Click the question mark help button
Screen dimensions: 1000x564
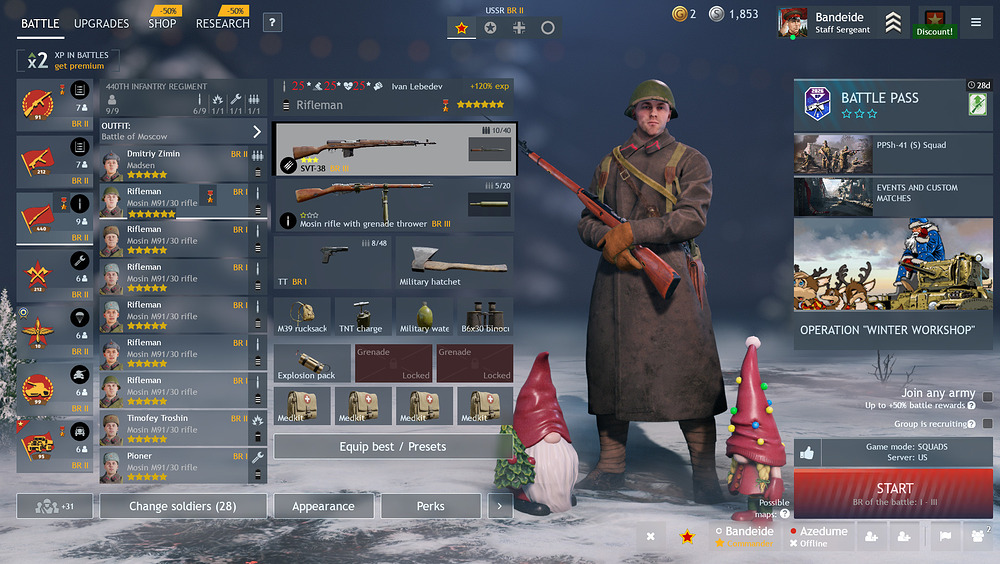point(272,22)
